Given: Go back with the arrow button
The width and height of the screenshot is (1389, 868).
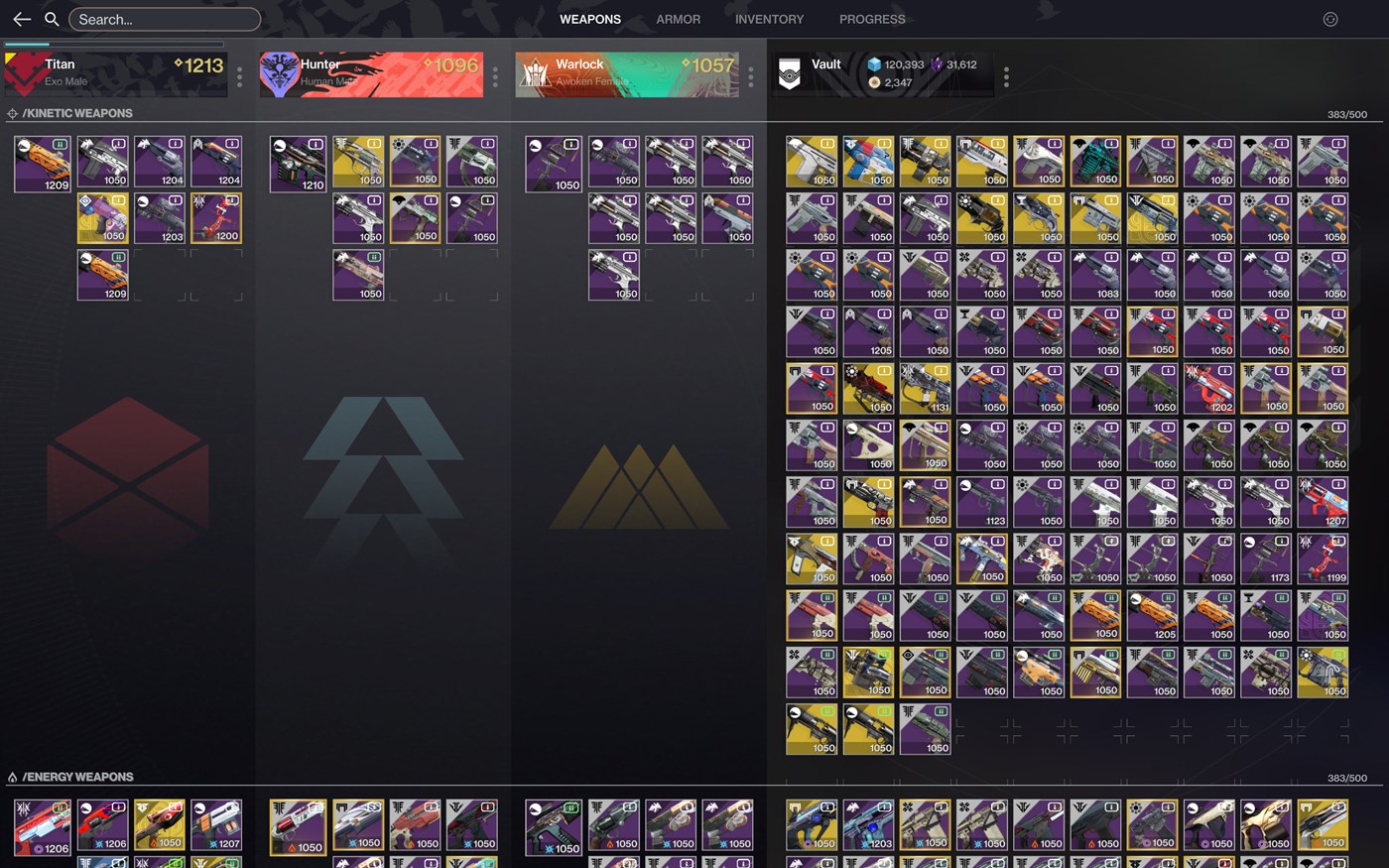Looking at the screenshot, I should pyautogui.click(x=22, y=19).
